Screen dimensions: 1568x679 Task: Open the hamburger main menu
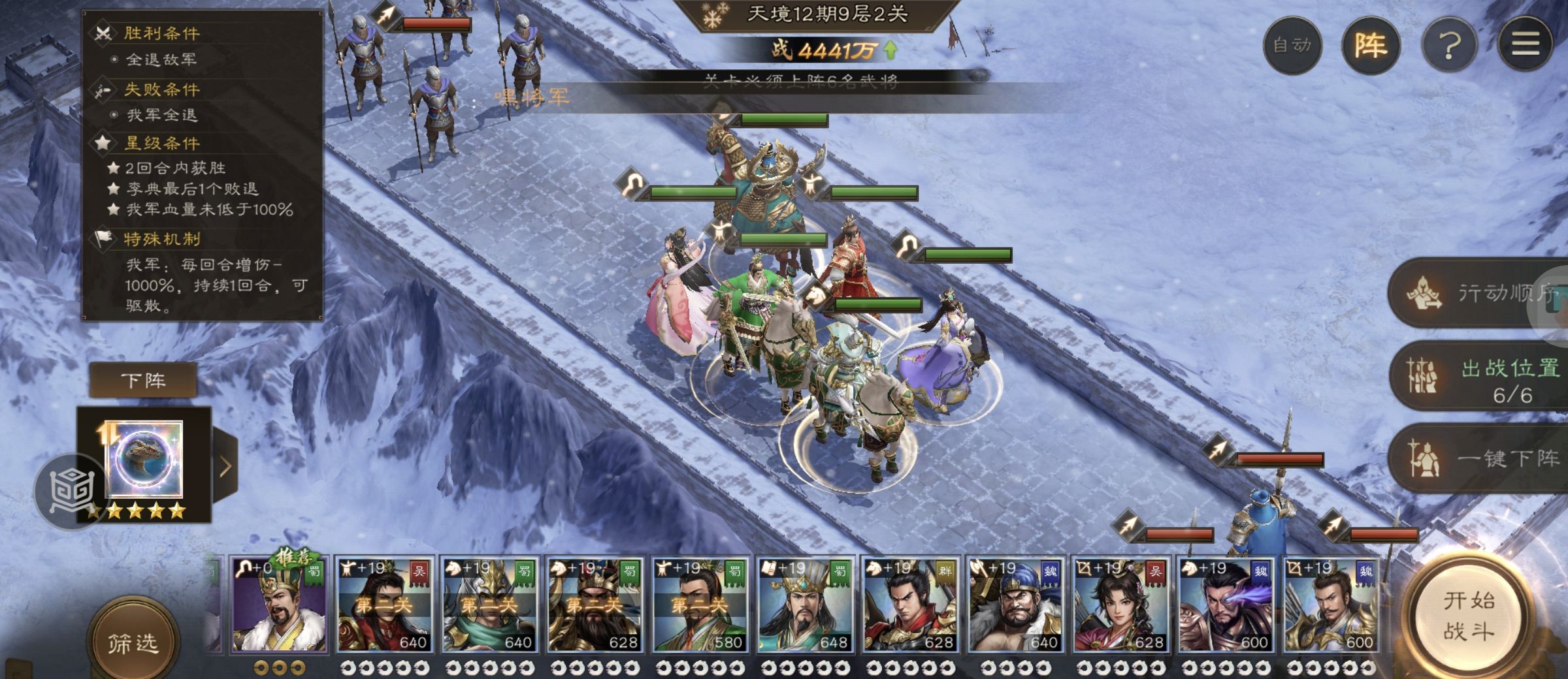point(1525,45)
